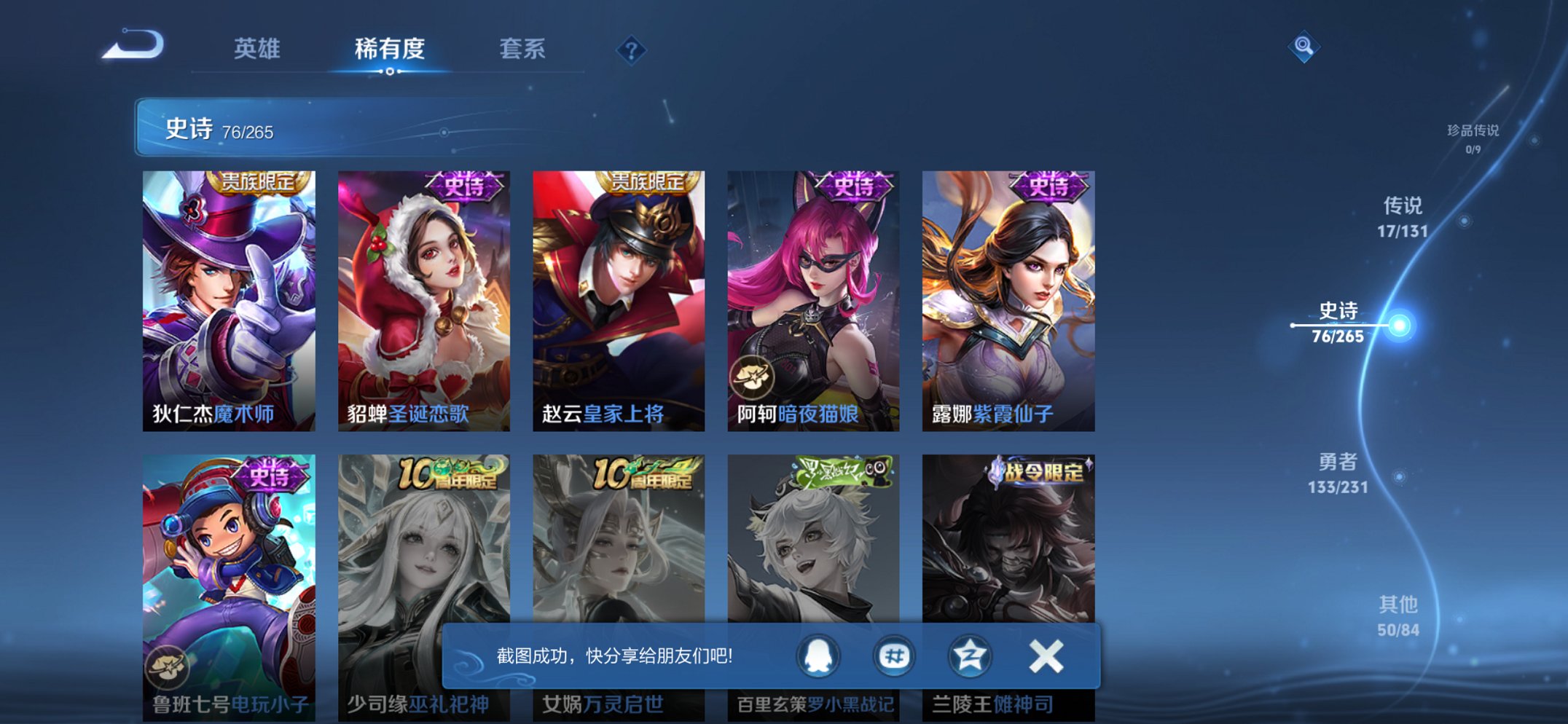Share via the QQ Zone icon

click(968, 655)
